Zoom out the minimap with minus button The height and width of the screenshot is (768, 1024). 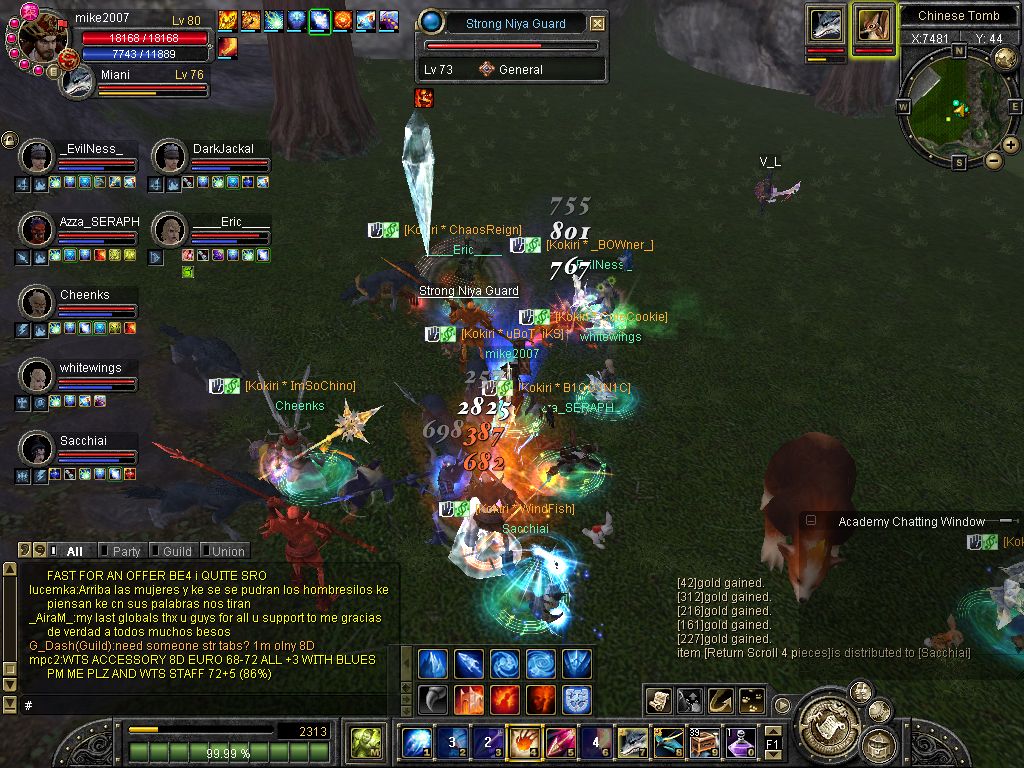pyautogui.click(x=994, y=160)
